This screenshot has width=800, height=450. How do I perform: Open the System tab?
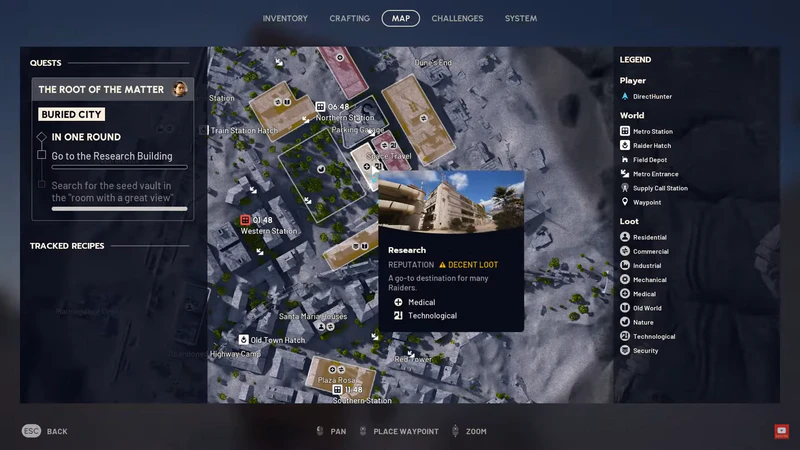pos(521,18)
